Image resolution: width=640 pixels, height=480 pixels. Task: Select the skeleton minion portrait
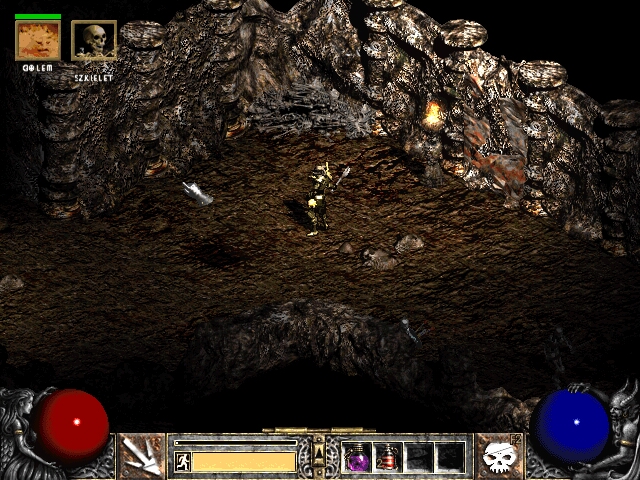point(94,40)
